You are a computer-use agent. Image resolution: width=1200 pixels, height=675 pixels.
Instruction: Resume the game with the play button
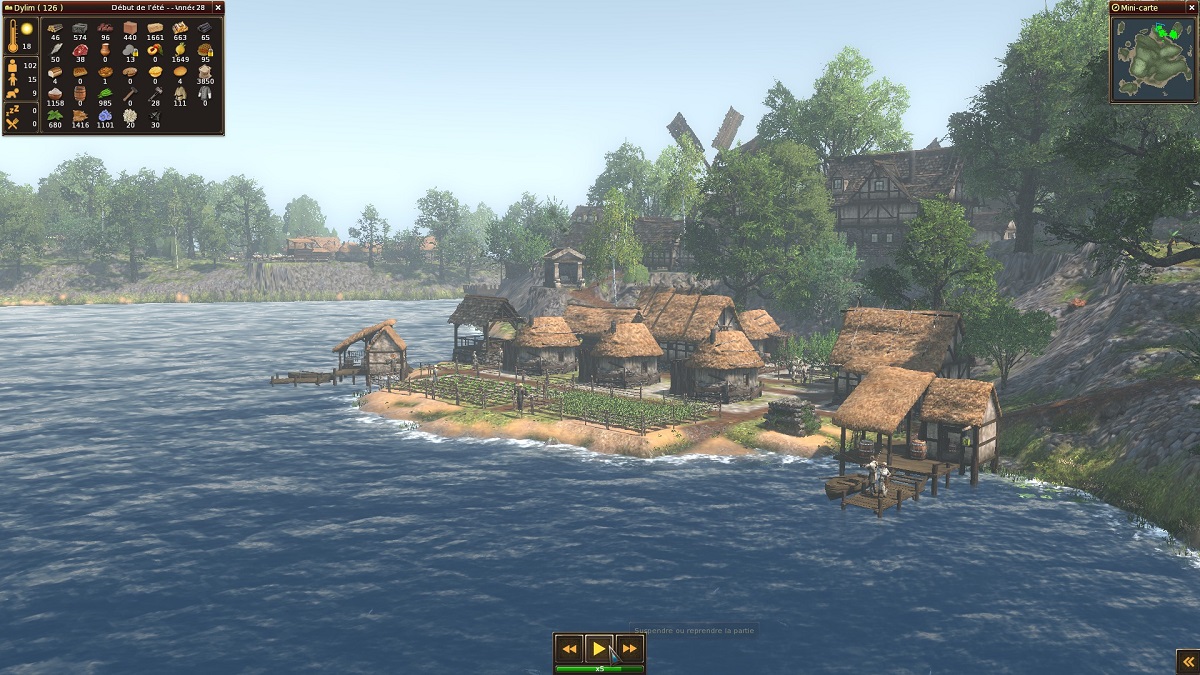(598, 649)
